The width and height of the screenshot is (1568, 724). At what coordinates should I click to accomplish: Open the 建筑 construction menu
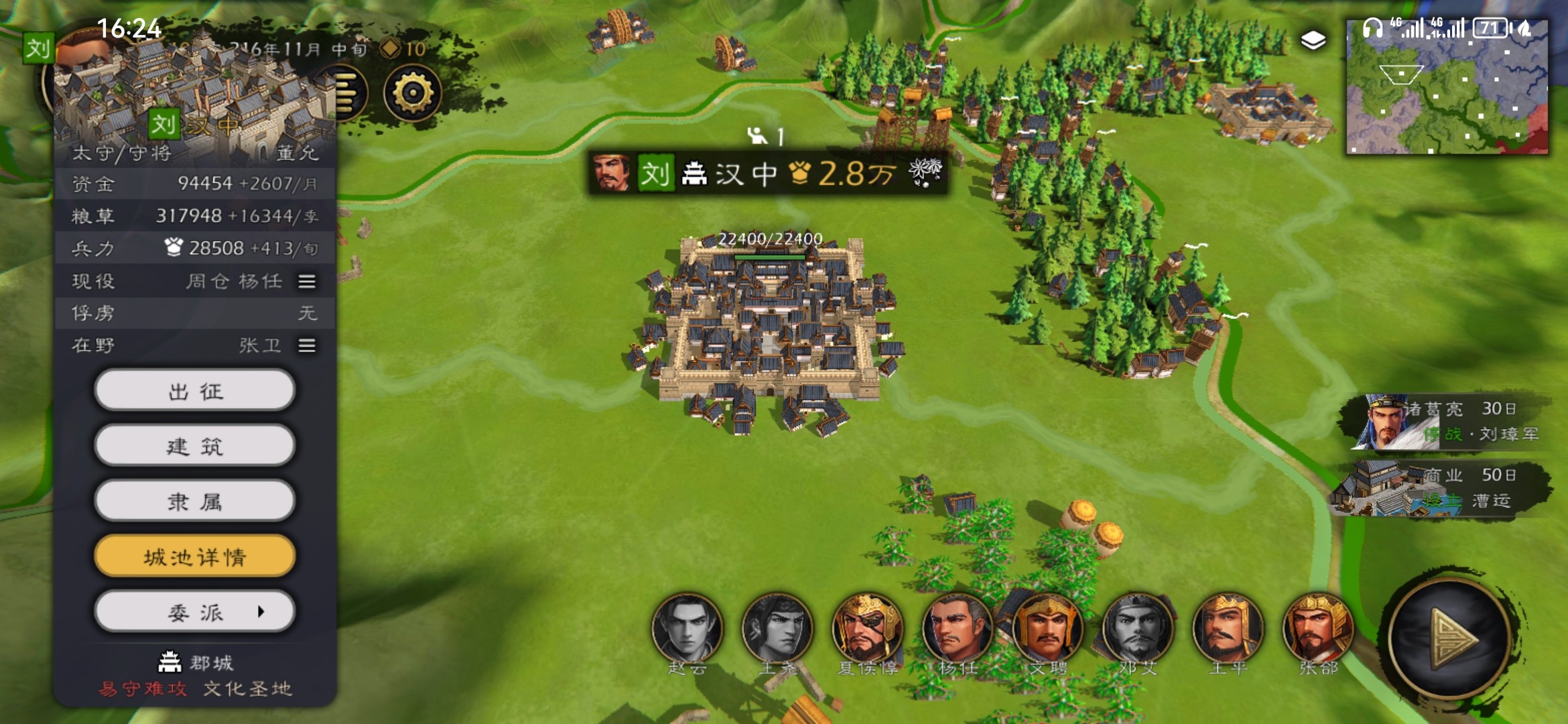(194, 446)
